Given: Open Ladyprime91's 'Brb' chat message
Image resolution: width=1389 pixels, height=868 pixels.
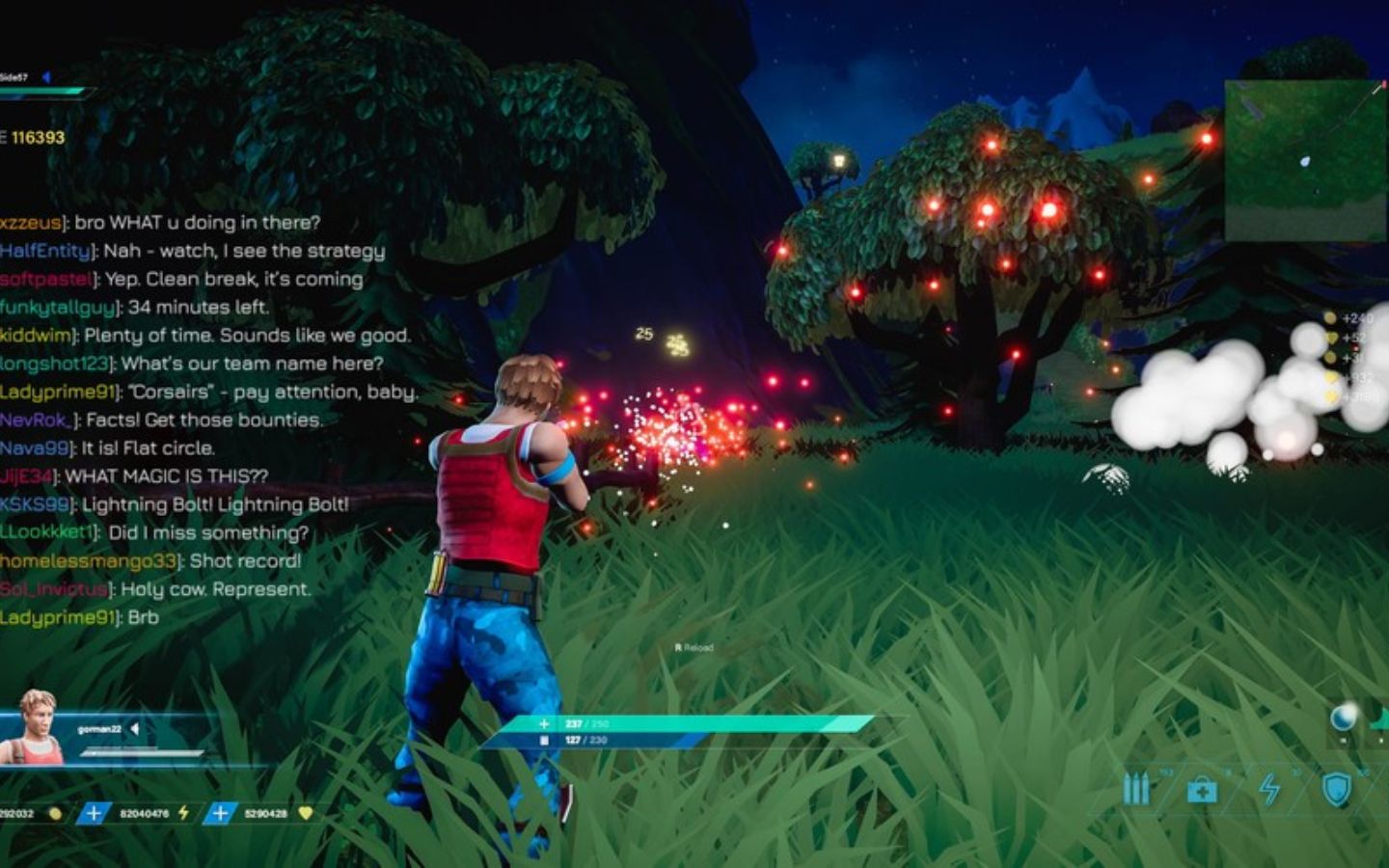Looking at the screenshot, I should (x=79, y=617).
